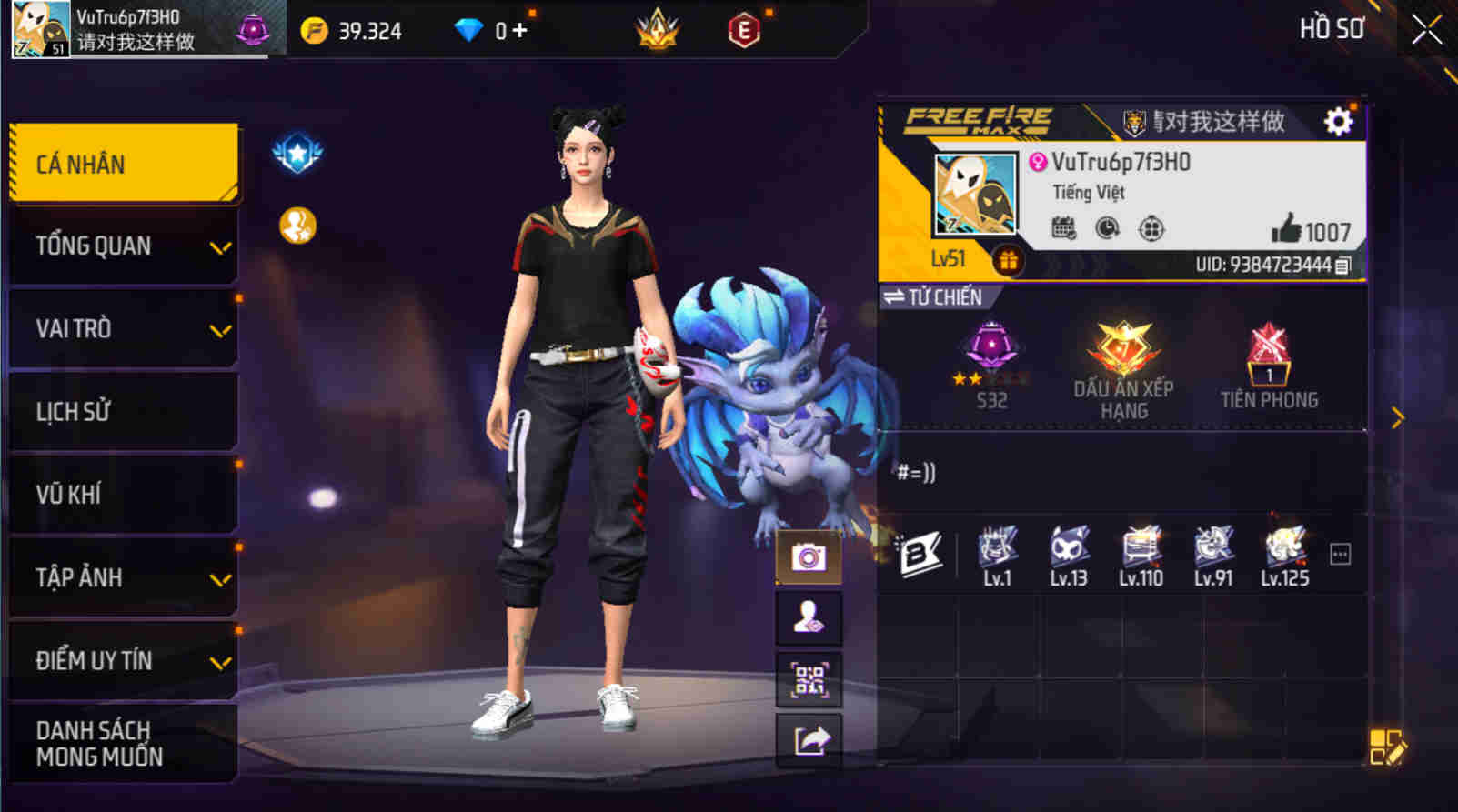Open the VŨ KHÍ tab
The height and width of the screenshot is (812, 1458).
click(124, 495)
